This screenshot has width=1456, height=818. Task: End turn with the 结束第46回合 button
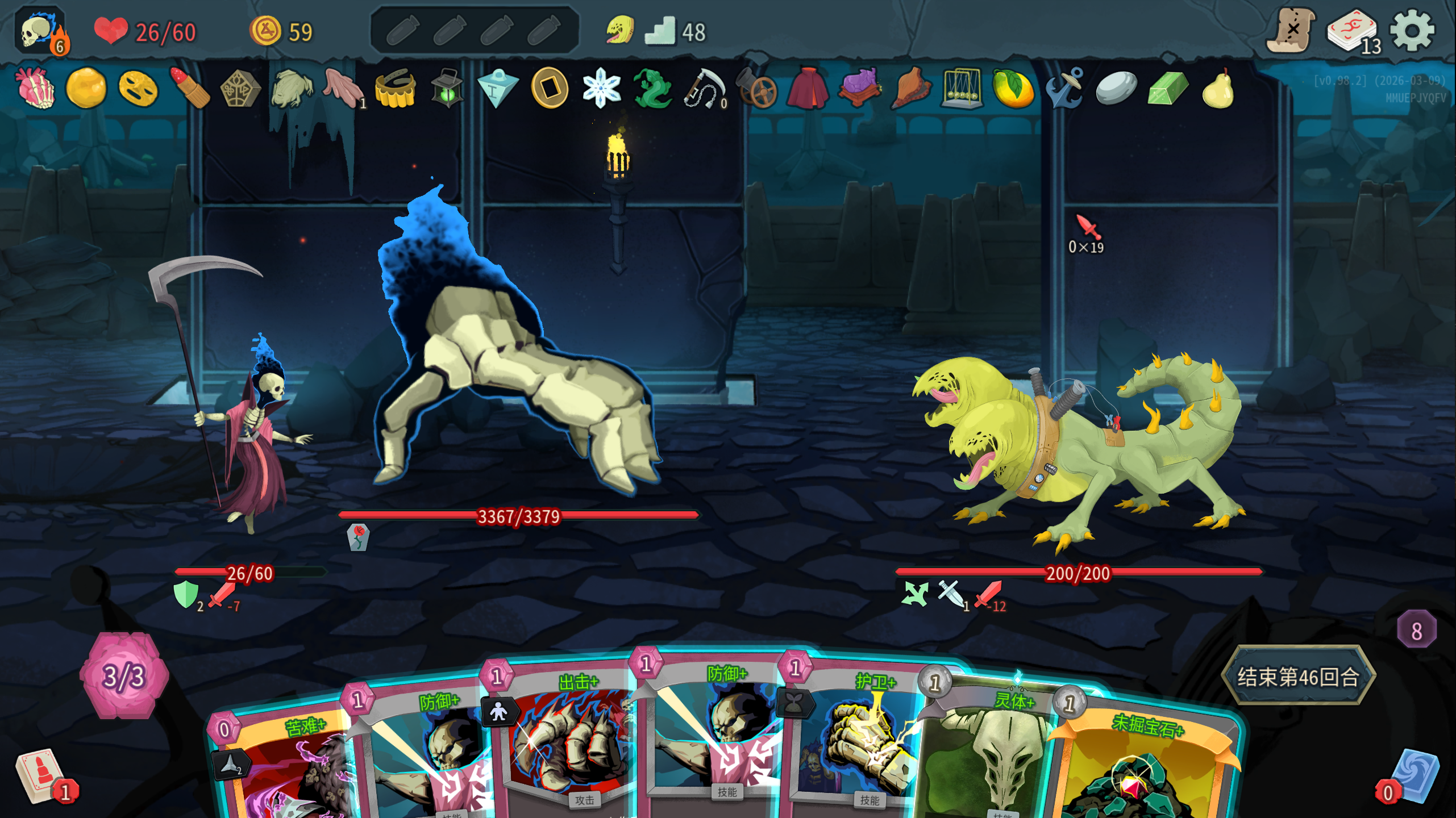pos(1298,676)
